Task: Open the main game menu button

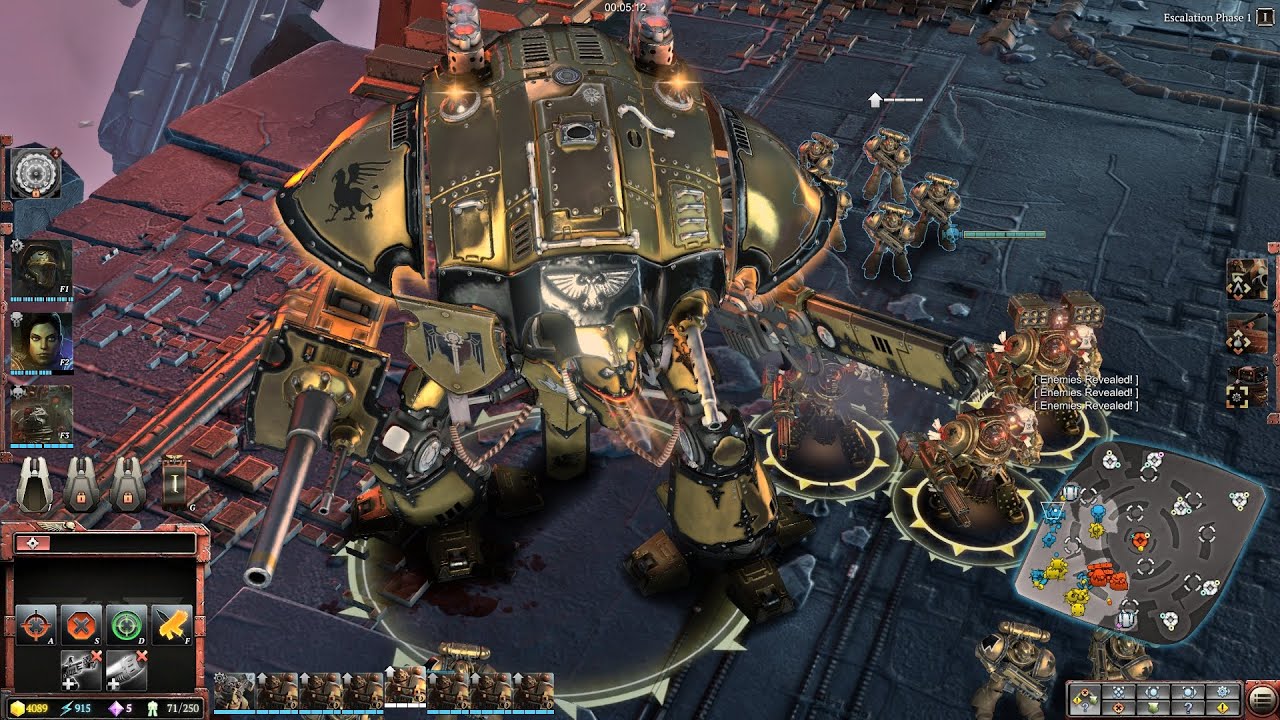Action: pos(1261,699)
